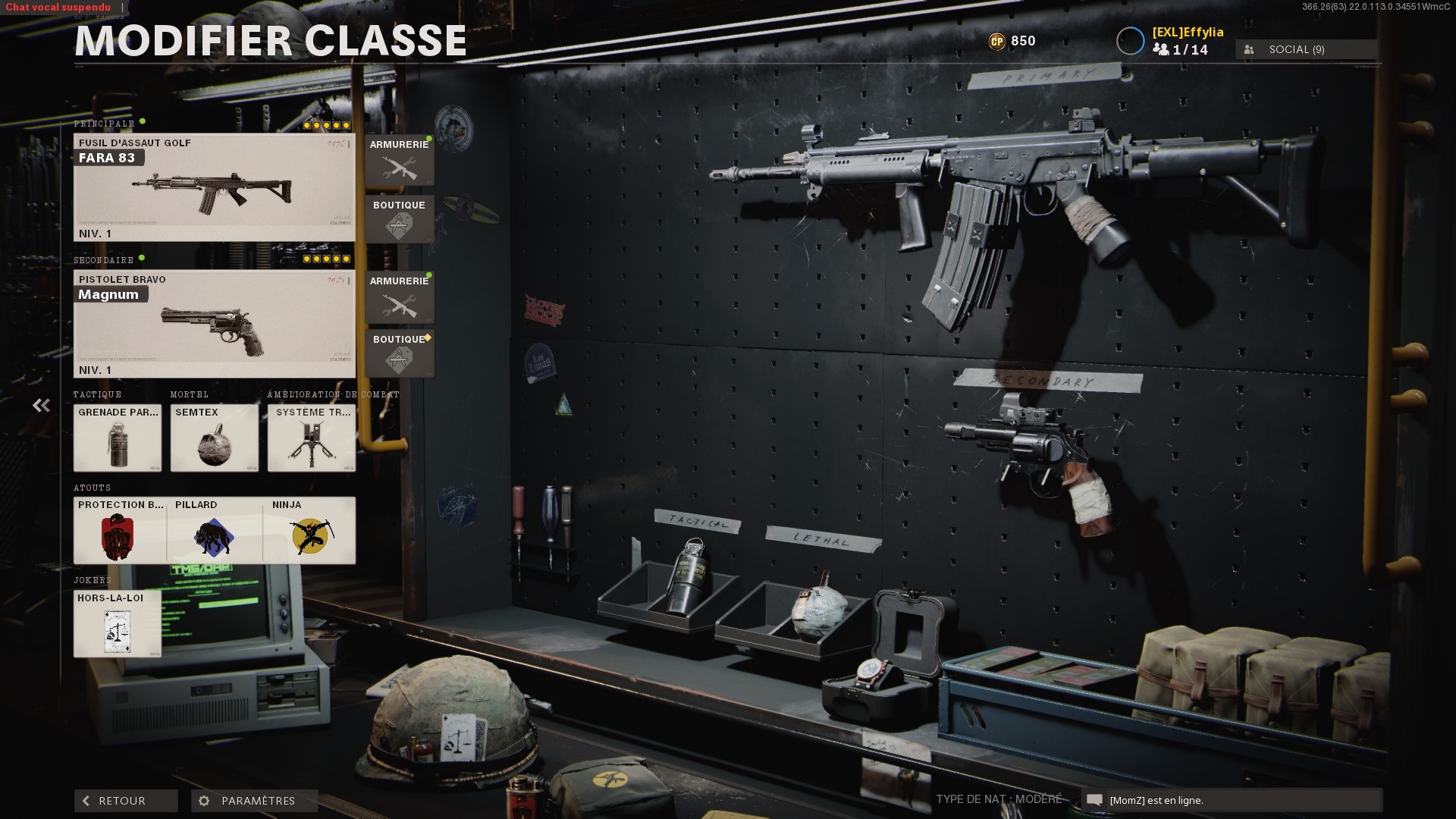Select the Protection Balistique perk

point(120,530)
